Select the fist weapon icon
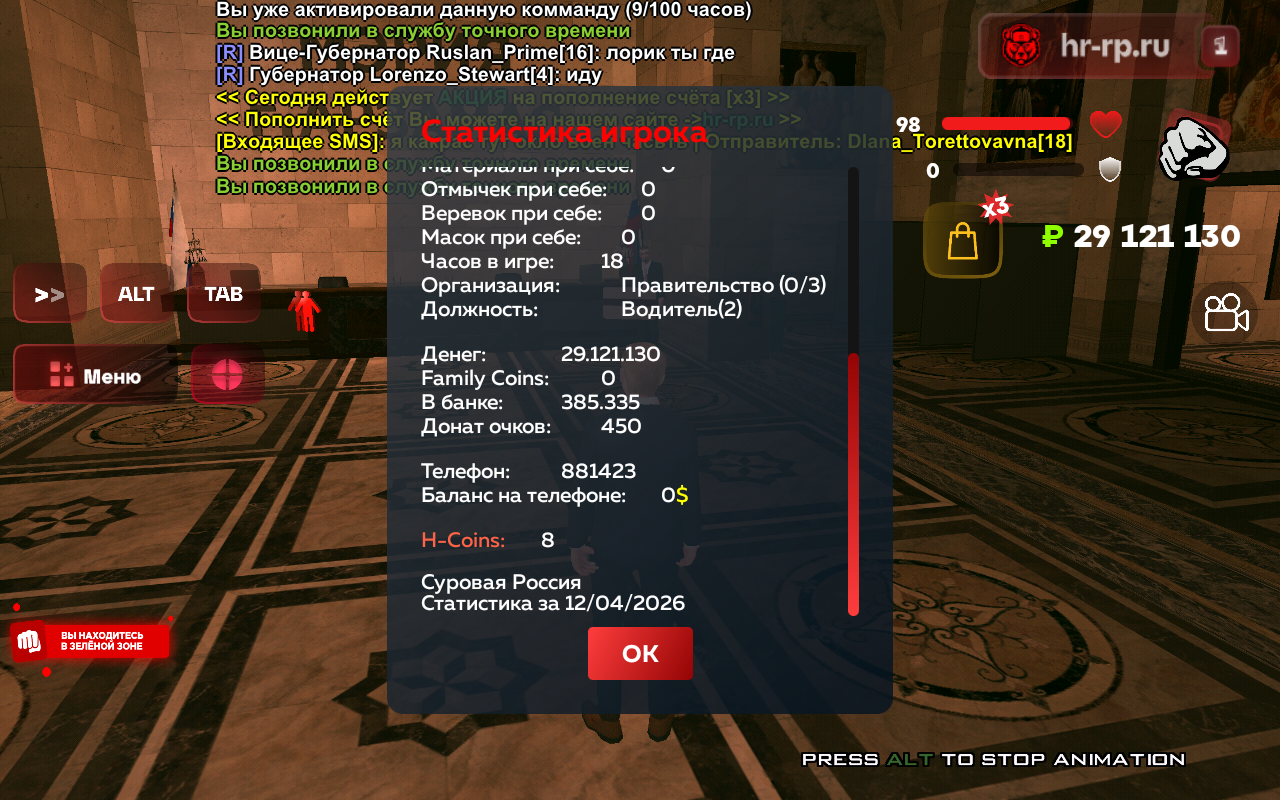This screenshot has width=1280, height=800. 1193,147
